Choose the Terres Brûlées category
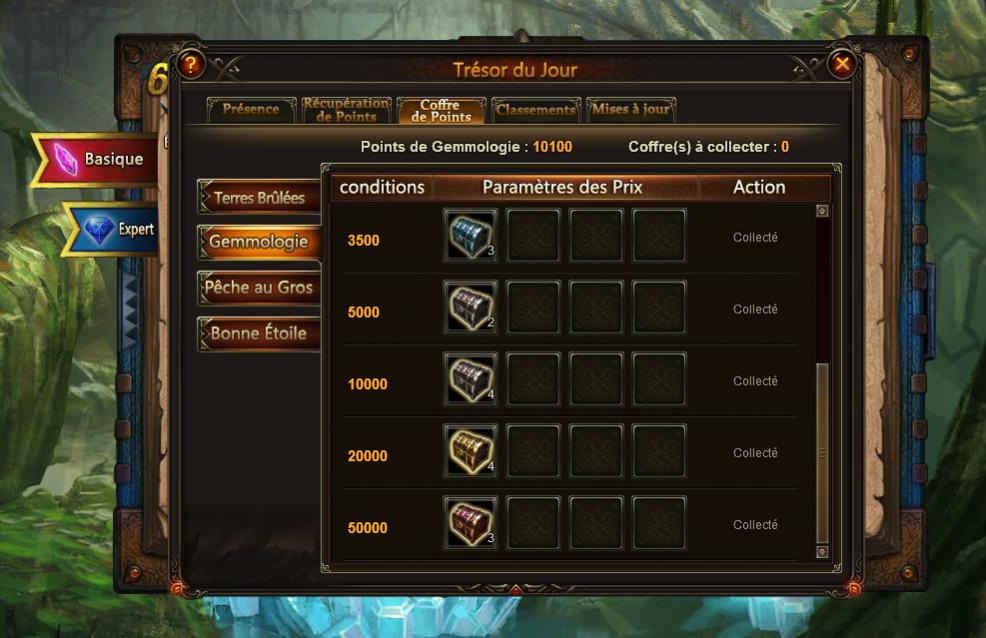The image size is (986, 638). coord(258,198)
